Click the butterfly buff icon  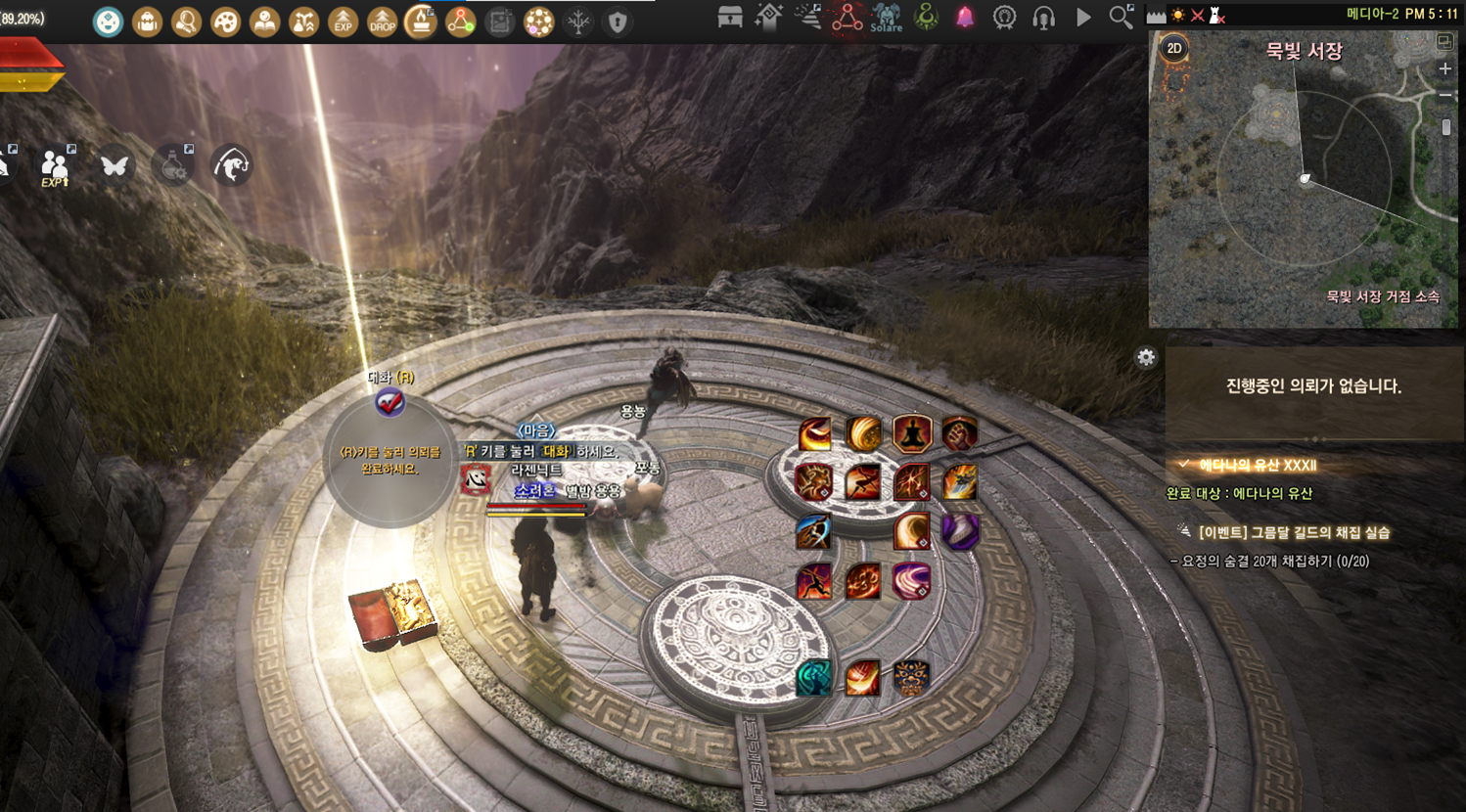[x=115, y=165]
